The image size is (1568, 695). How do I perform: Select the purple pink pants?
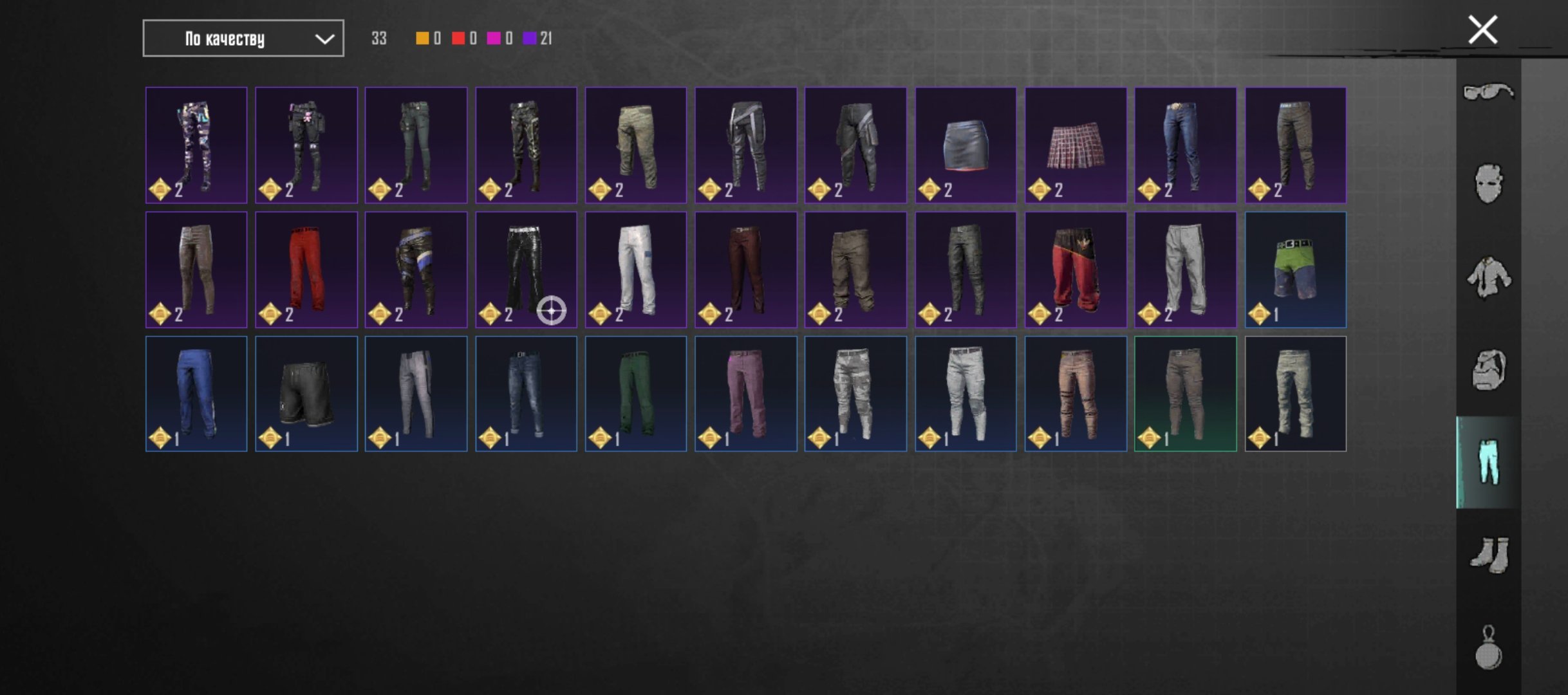coord(745,394)
